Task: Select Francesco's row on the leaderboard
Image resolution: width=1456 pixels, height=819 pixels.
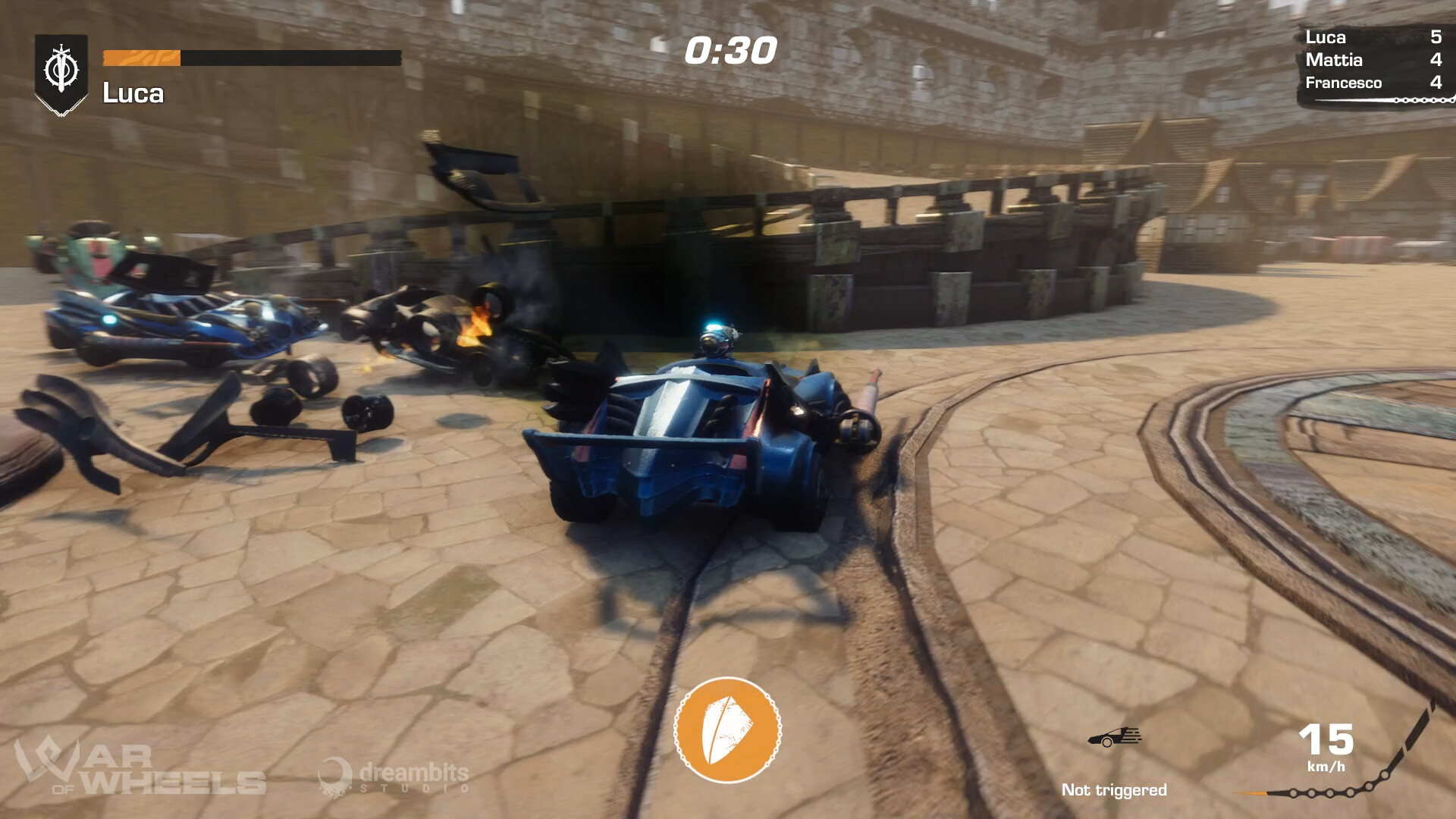Action: pyautogui.click(x=1373, y=83)
